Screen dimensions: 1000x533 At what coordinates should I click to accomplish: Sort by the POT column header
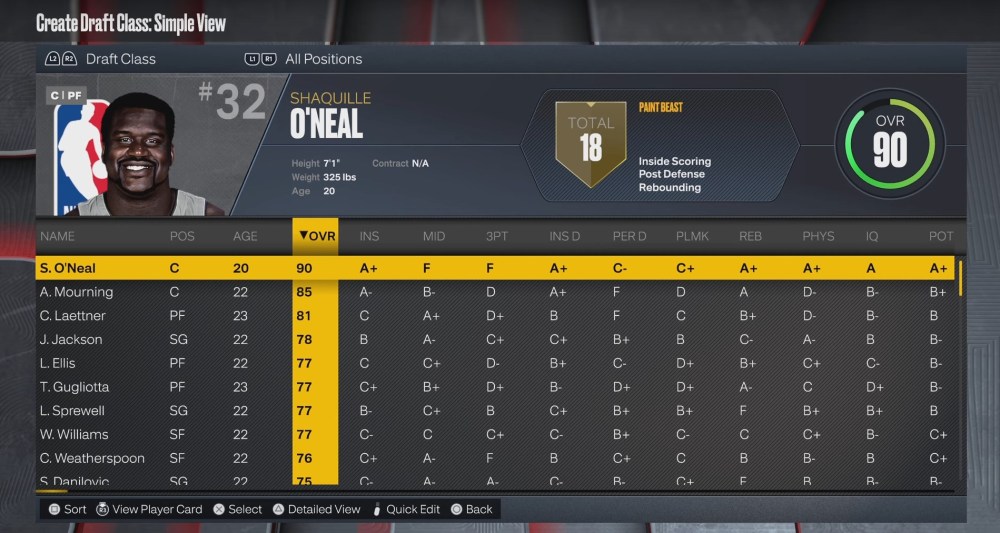(940, 237)
